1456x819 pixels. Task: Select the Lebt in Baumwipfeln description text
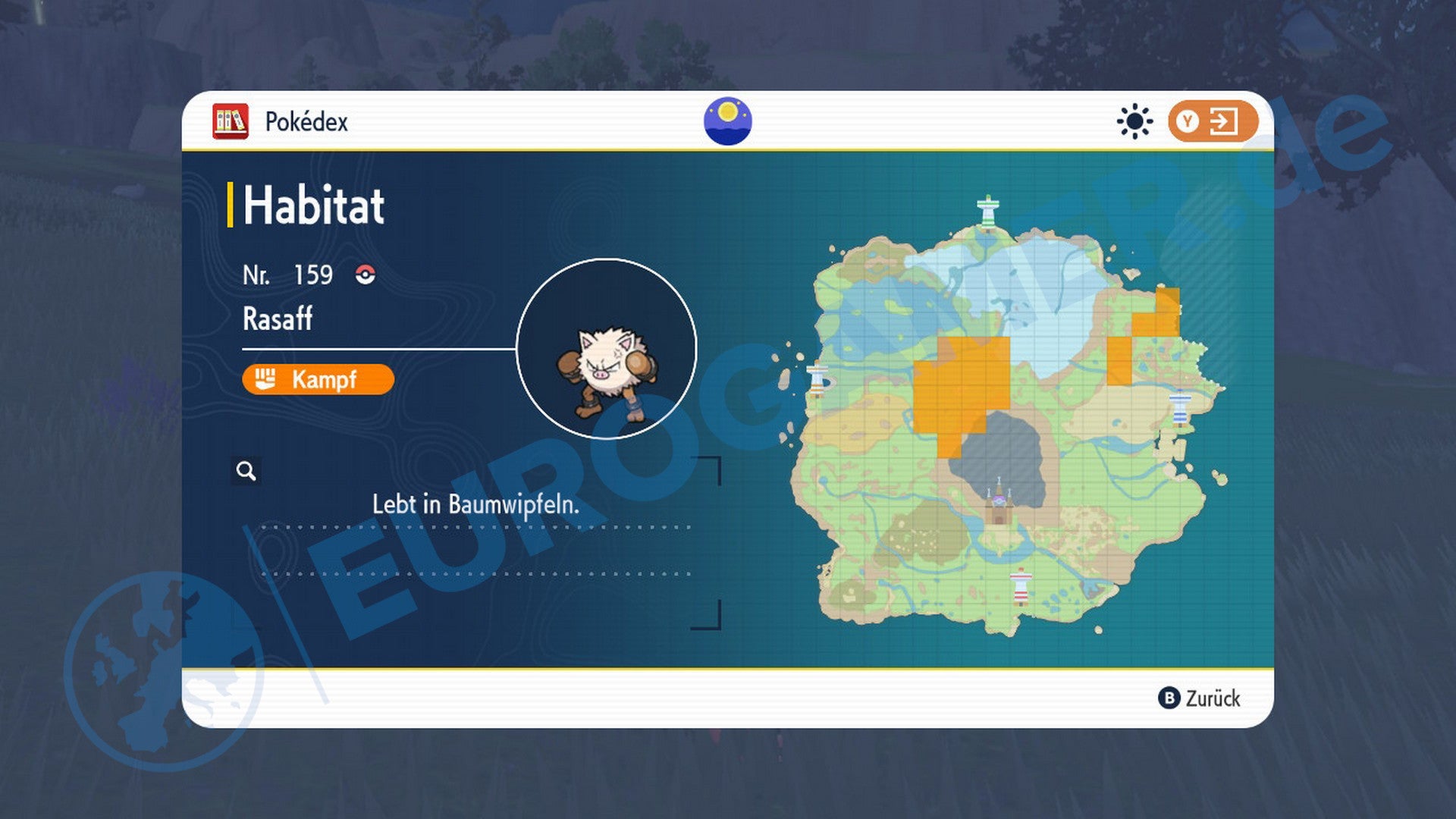coord(476,504)
